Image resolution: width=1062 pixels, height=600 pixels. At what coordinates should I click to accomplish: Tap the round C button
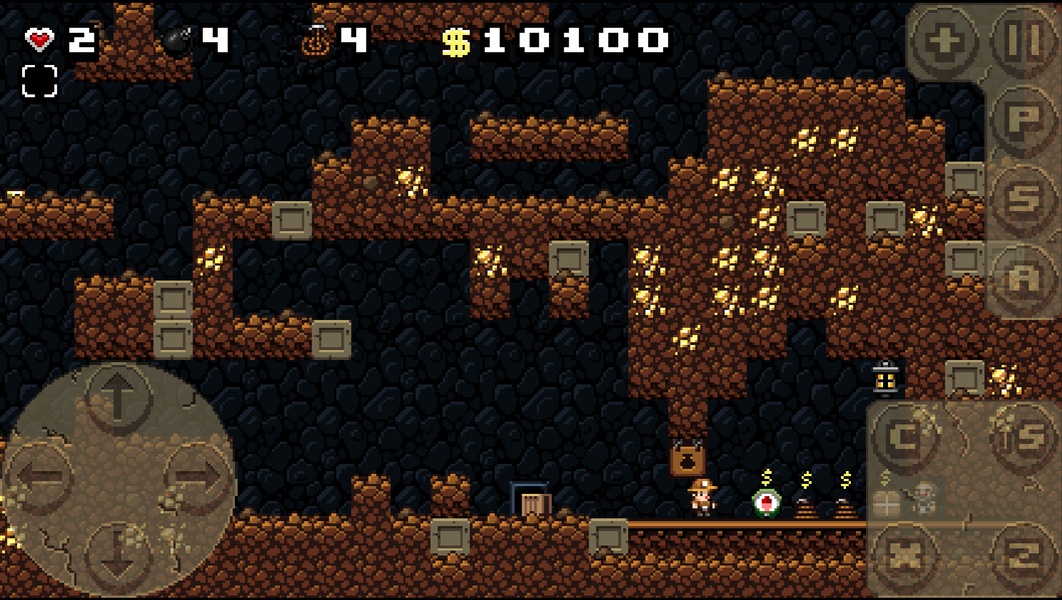click(x=904, y=437)
